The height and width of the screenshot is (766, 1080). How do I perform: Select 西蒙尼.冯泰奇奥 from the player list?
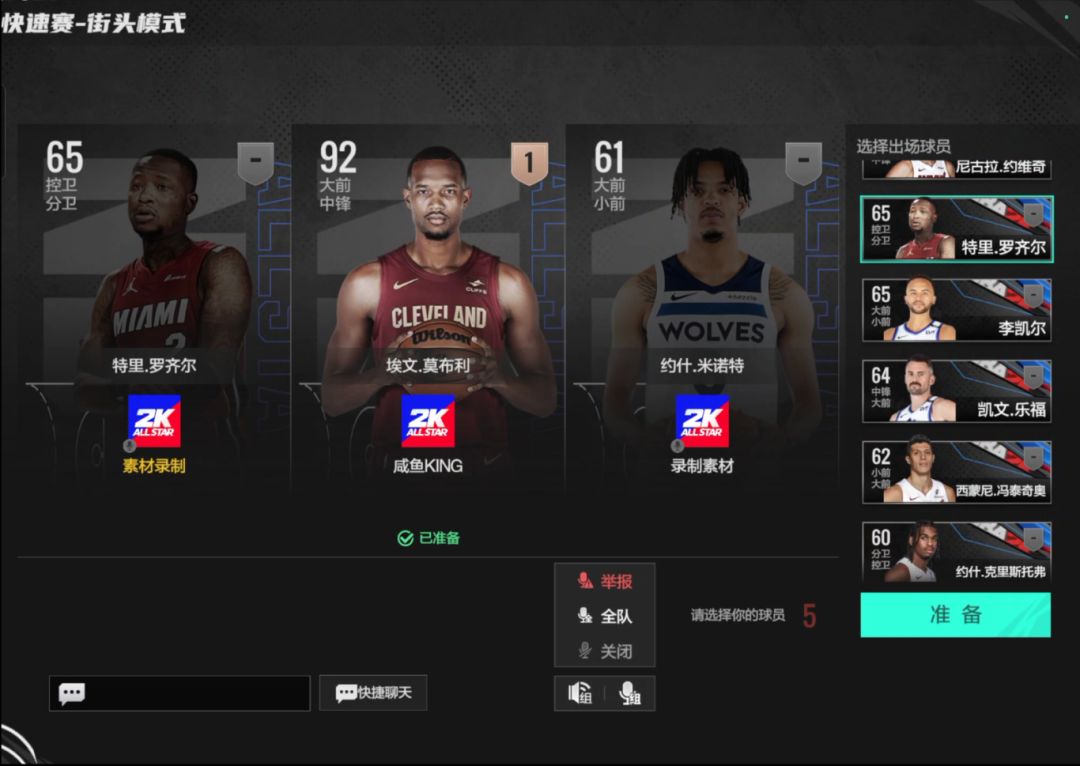point(956,471)
